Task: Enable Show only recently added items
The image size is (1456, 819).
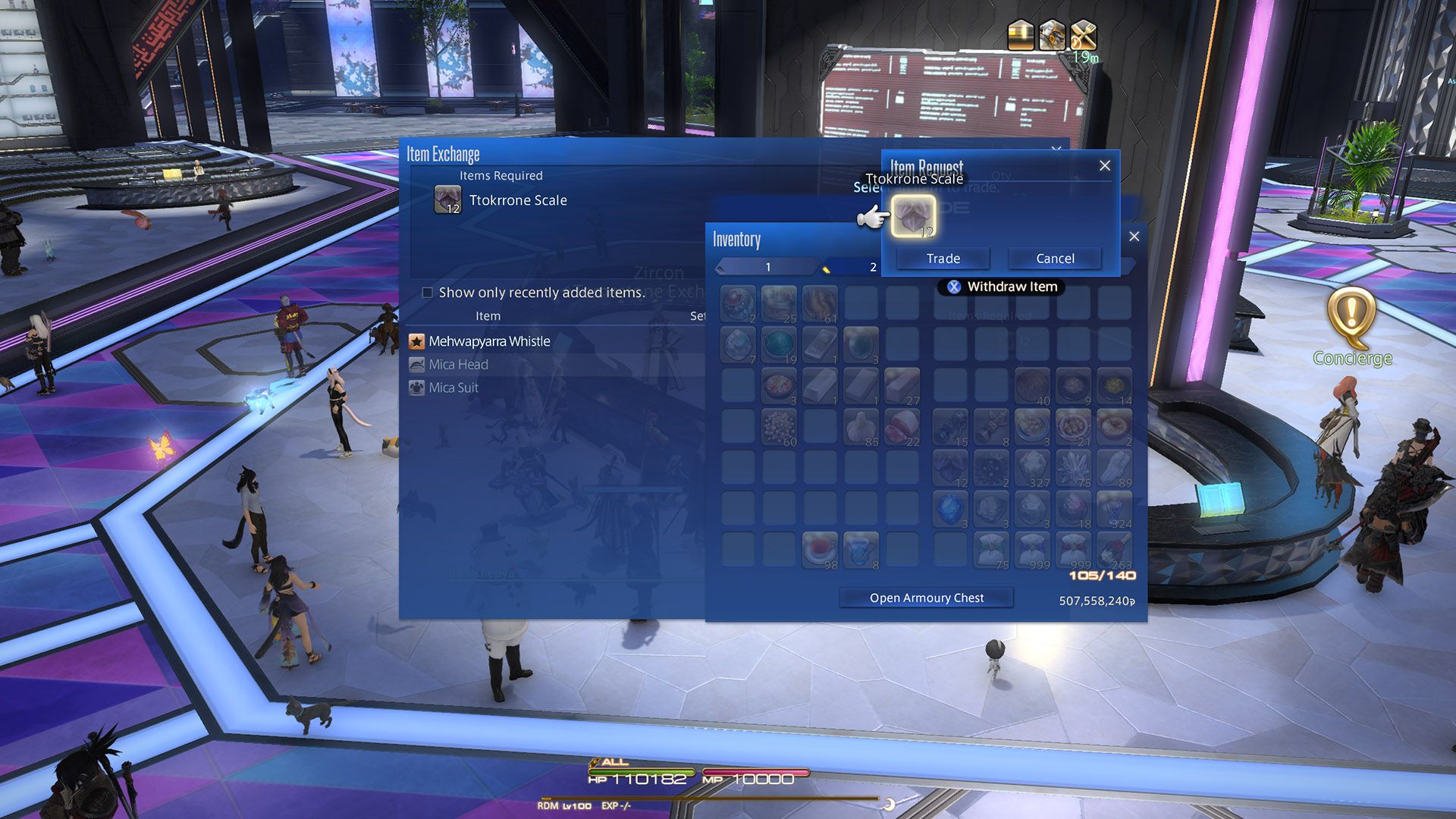Action: pos(427,293)
